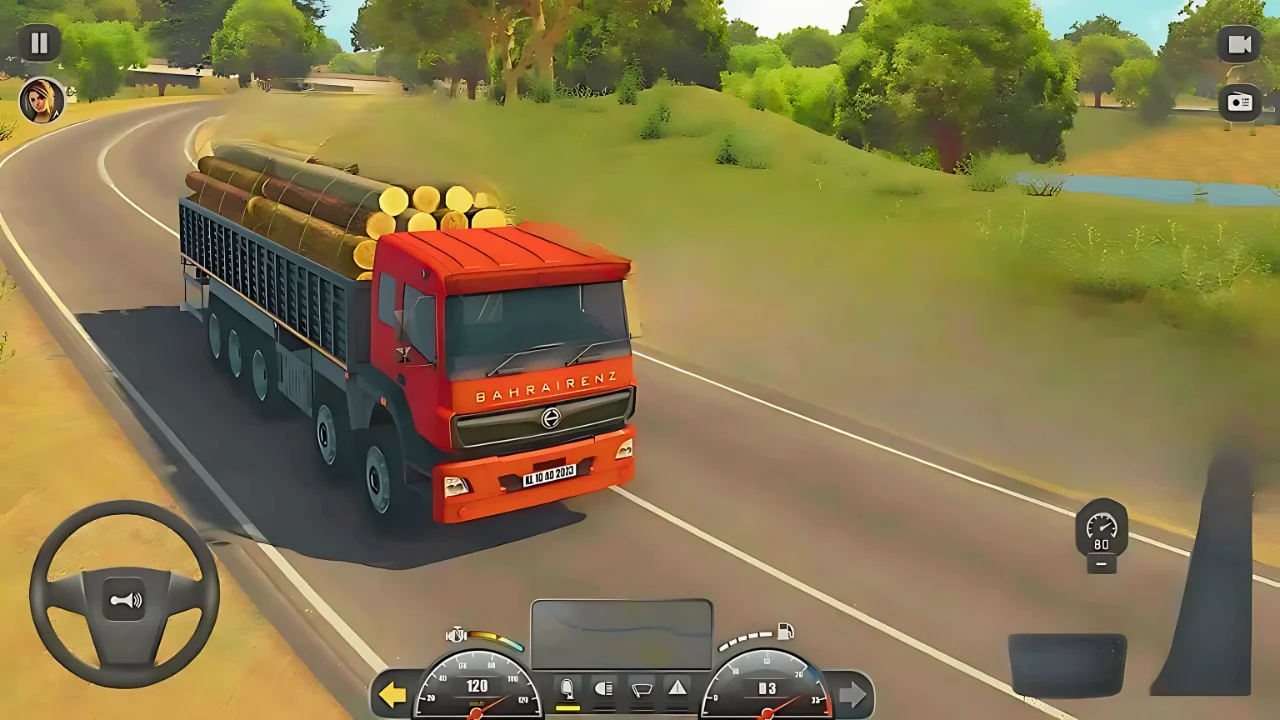
Task: Click the fuel pump gauge icon
Action: pyautogui.click(x=785, y=632)
